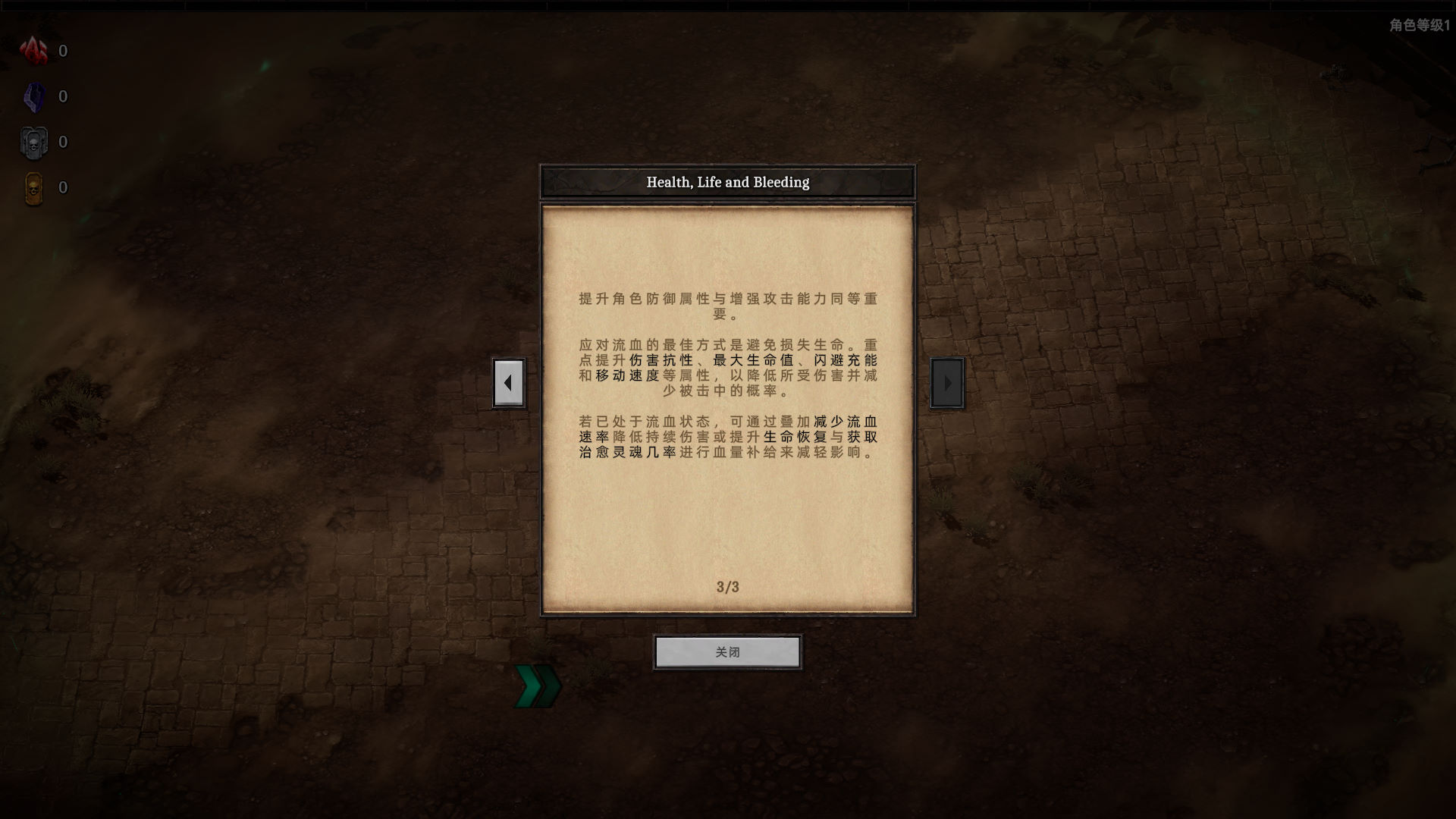Go to the previous tutorial page arrow
Viewport: 1456px width, 819px height.
coord(508,383)
